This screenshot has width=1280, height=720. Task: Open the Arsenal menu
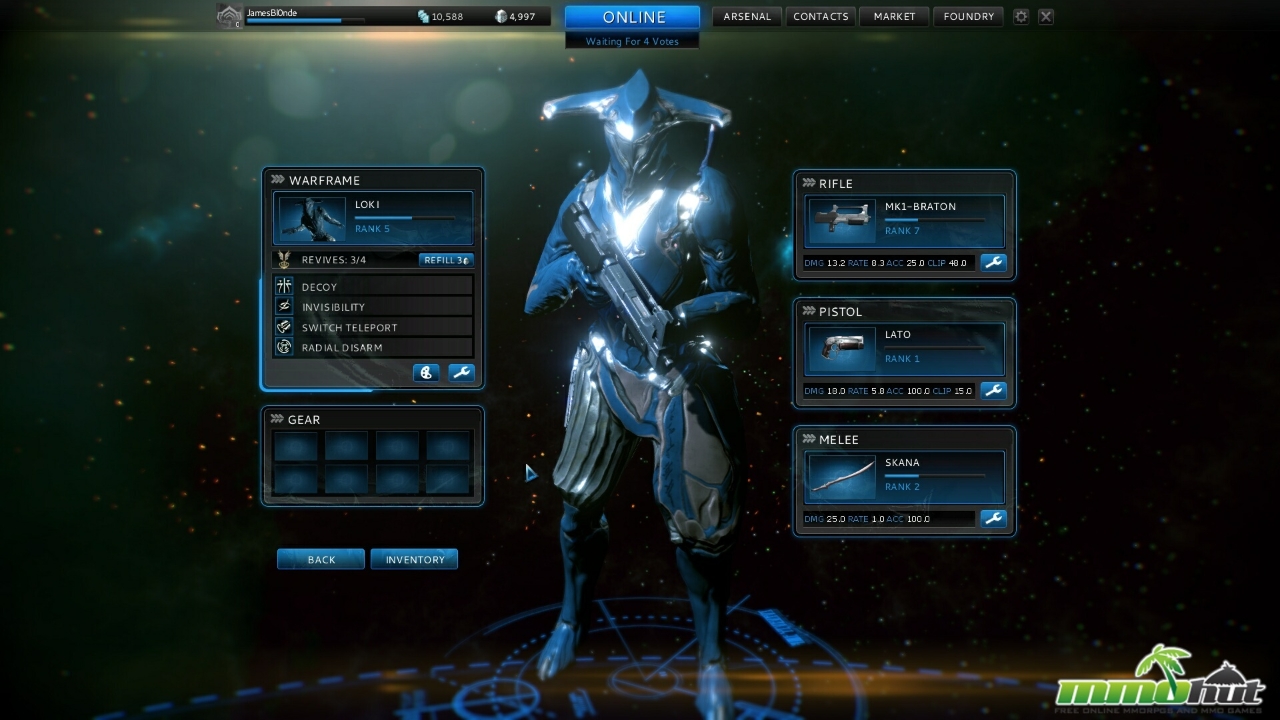[744, 17]
